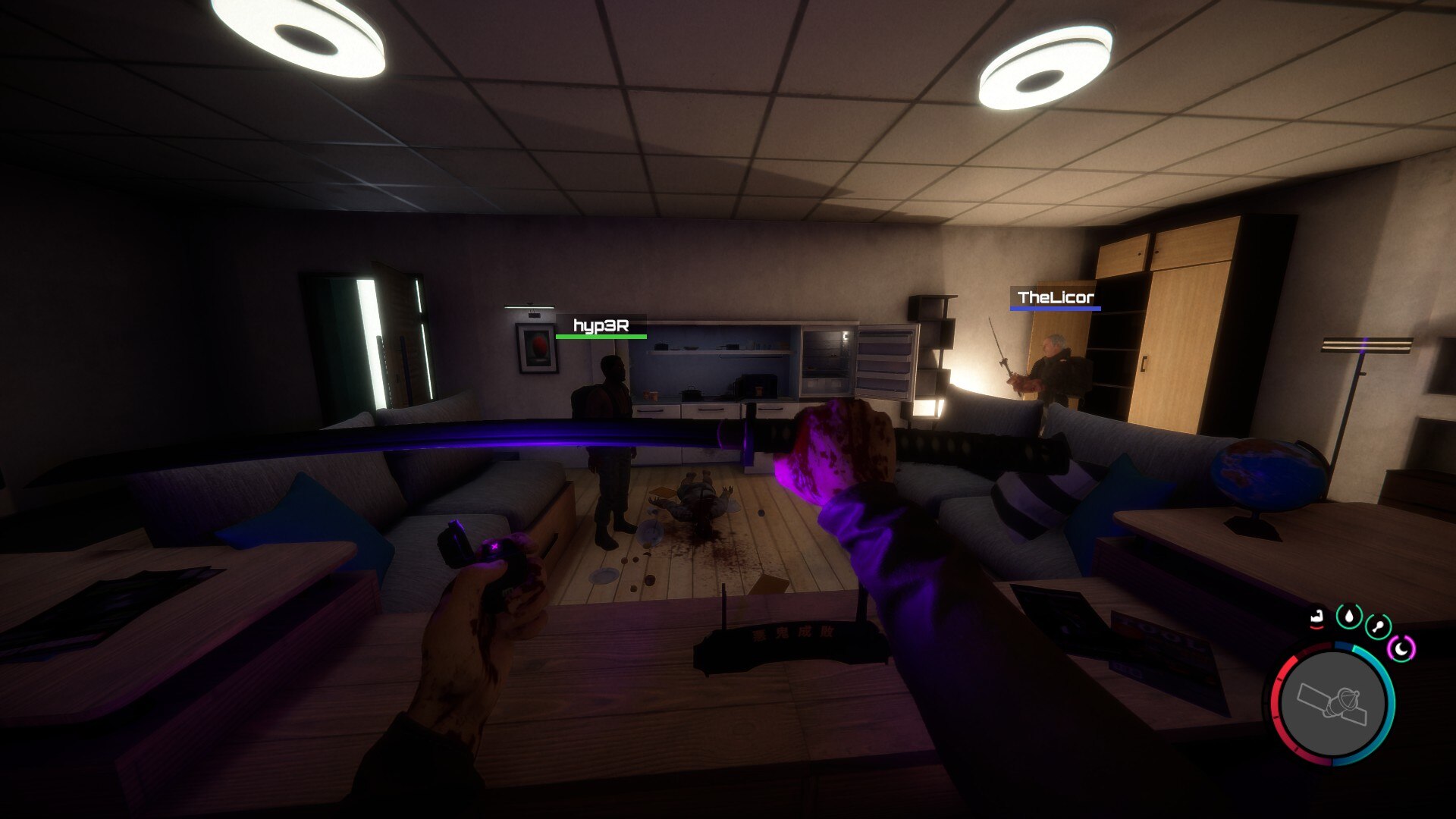The height and width of the screenshot is (819, 1456).
Task: Click the hyp3R player name tag
Action: point(601,326)
